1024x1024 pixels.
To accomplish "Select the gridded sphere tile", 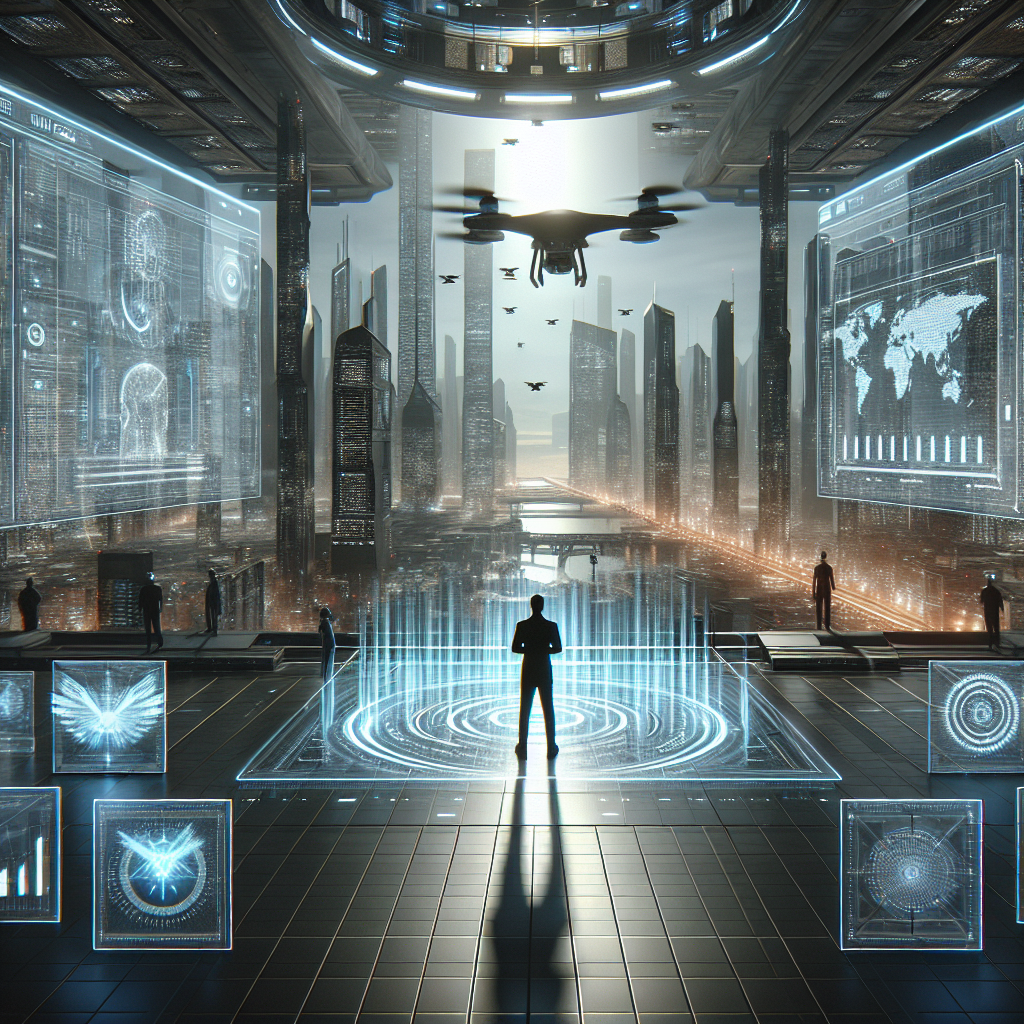I will (x=910, y=873).
